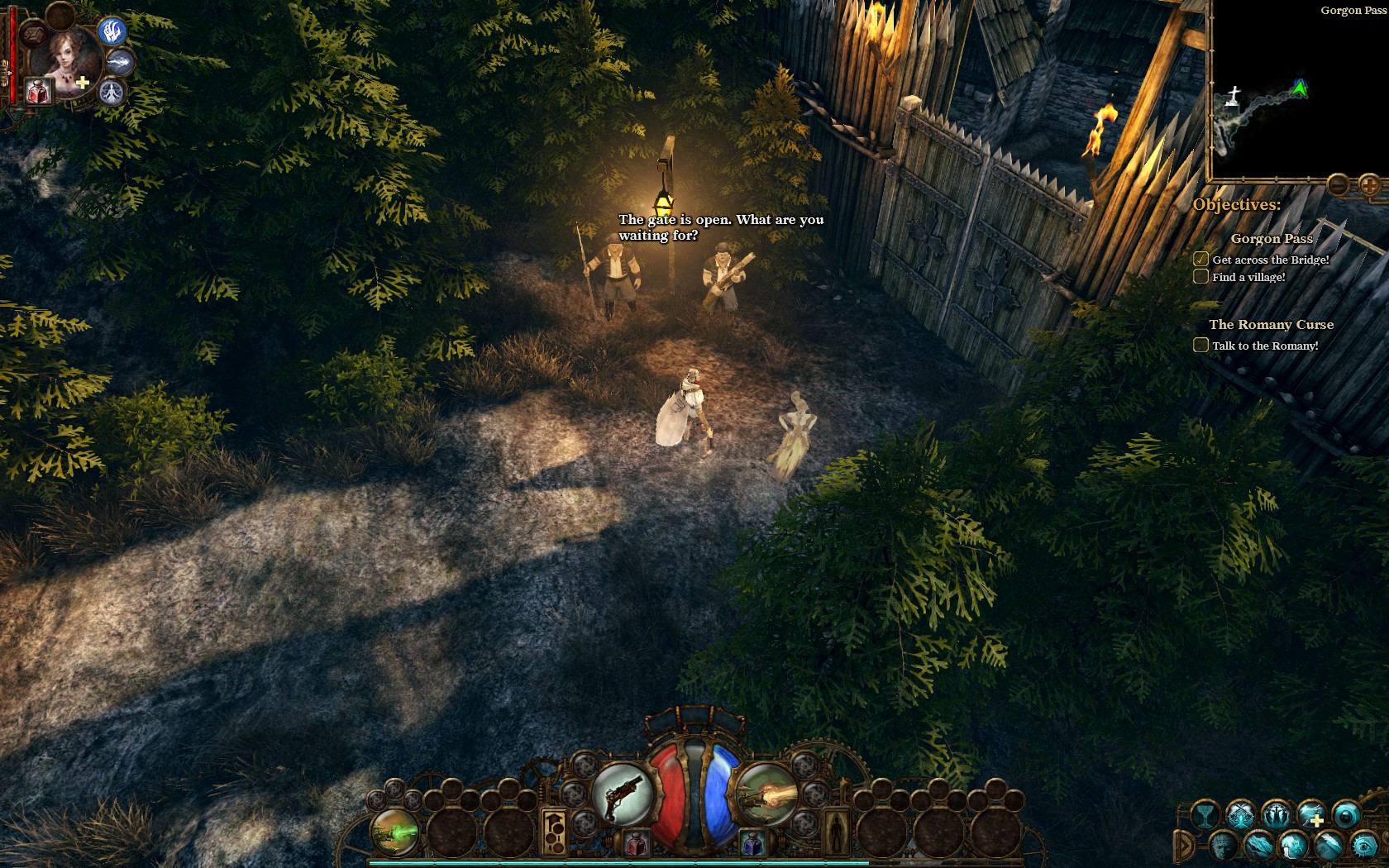This screenshot has width=1389, height=868.
Task: Select the ghostly figure companion ability
Action: coord(113,92)
